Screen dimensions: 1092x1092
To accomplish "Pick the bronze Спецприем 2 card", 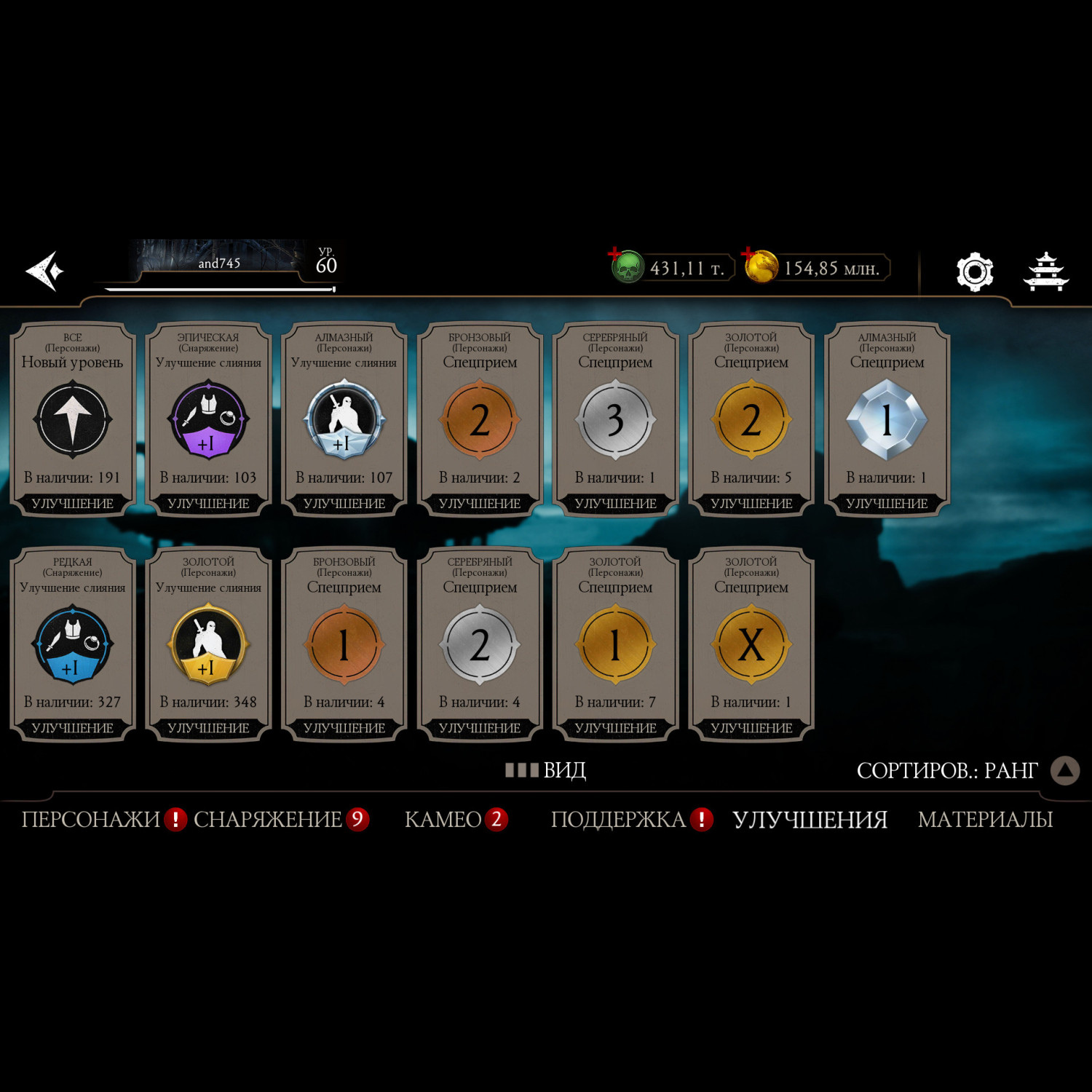I will [x=480, y=420].
